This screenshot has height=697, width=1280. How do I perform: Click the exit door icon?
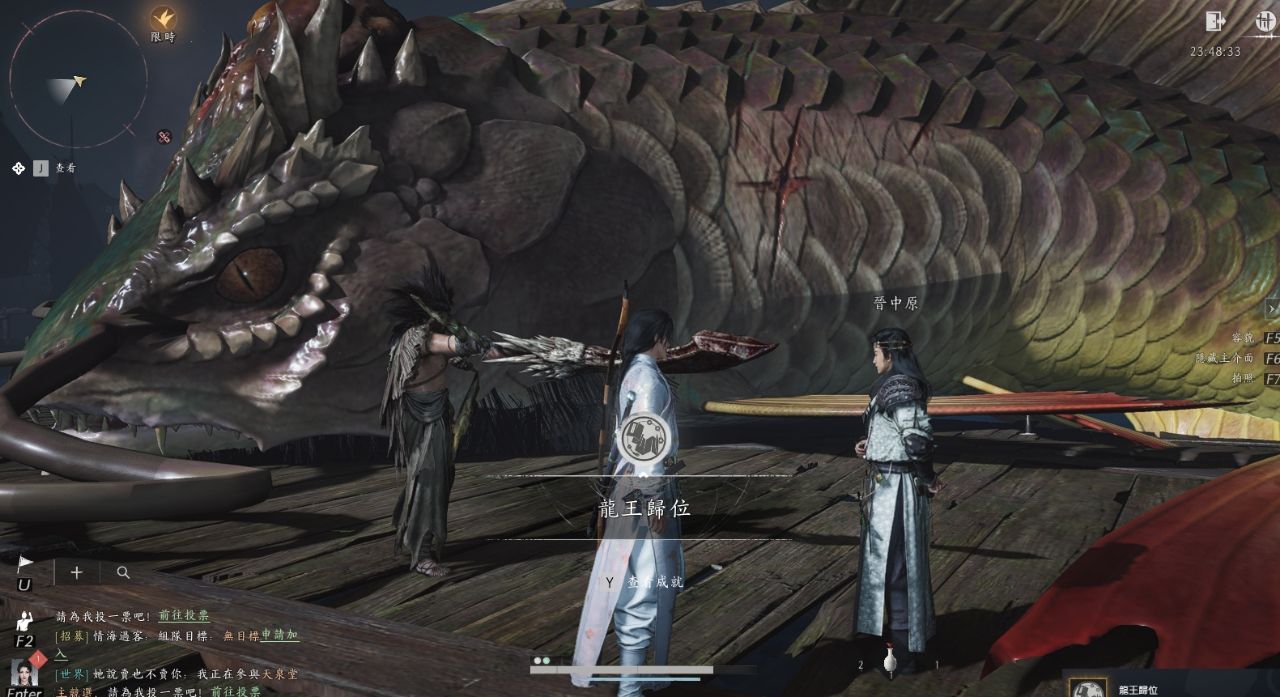1216,21
